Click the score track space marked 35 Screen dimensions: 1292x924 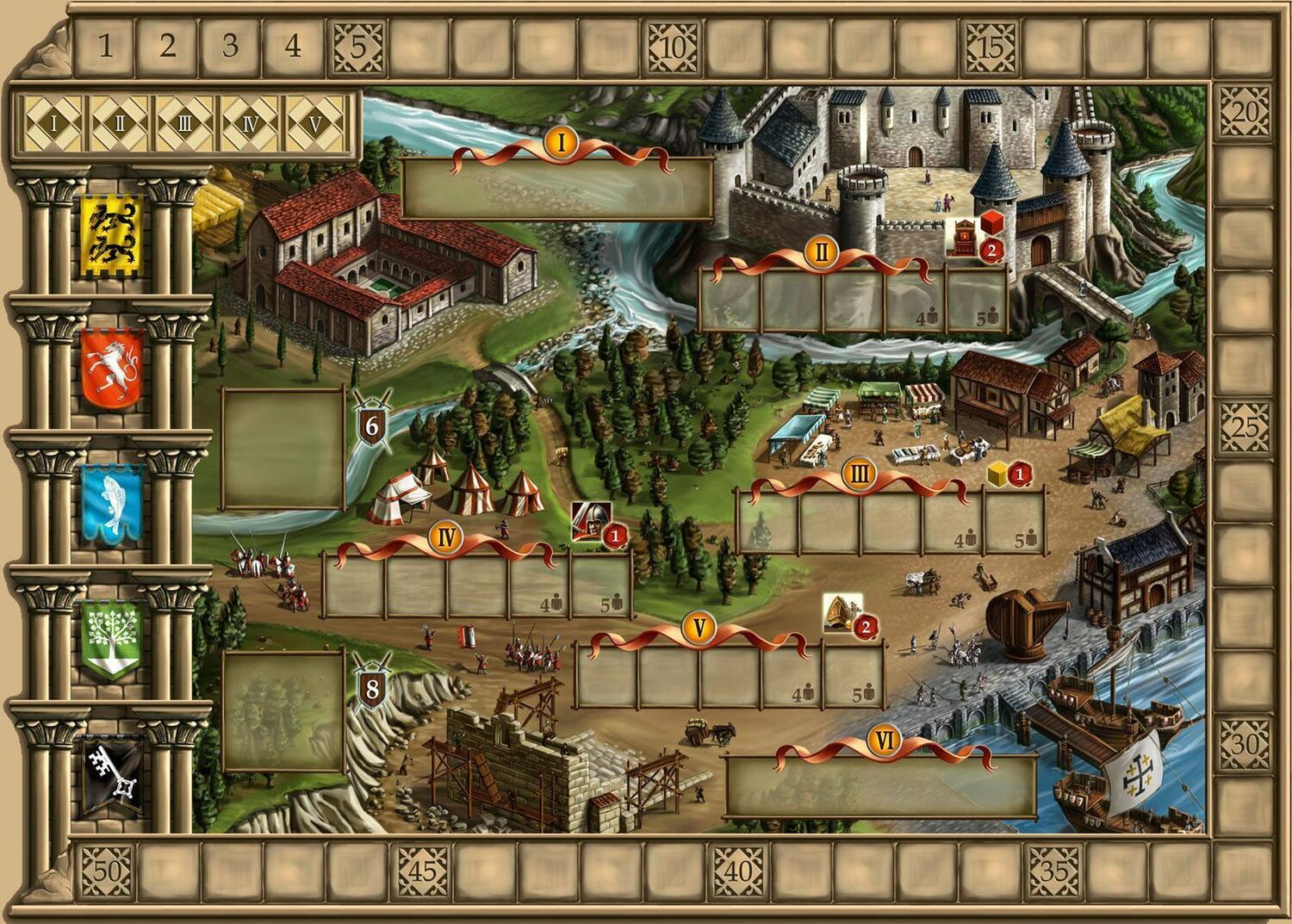(1054, 871)
